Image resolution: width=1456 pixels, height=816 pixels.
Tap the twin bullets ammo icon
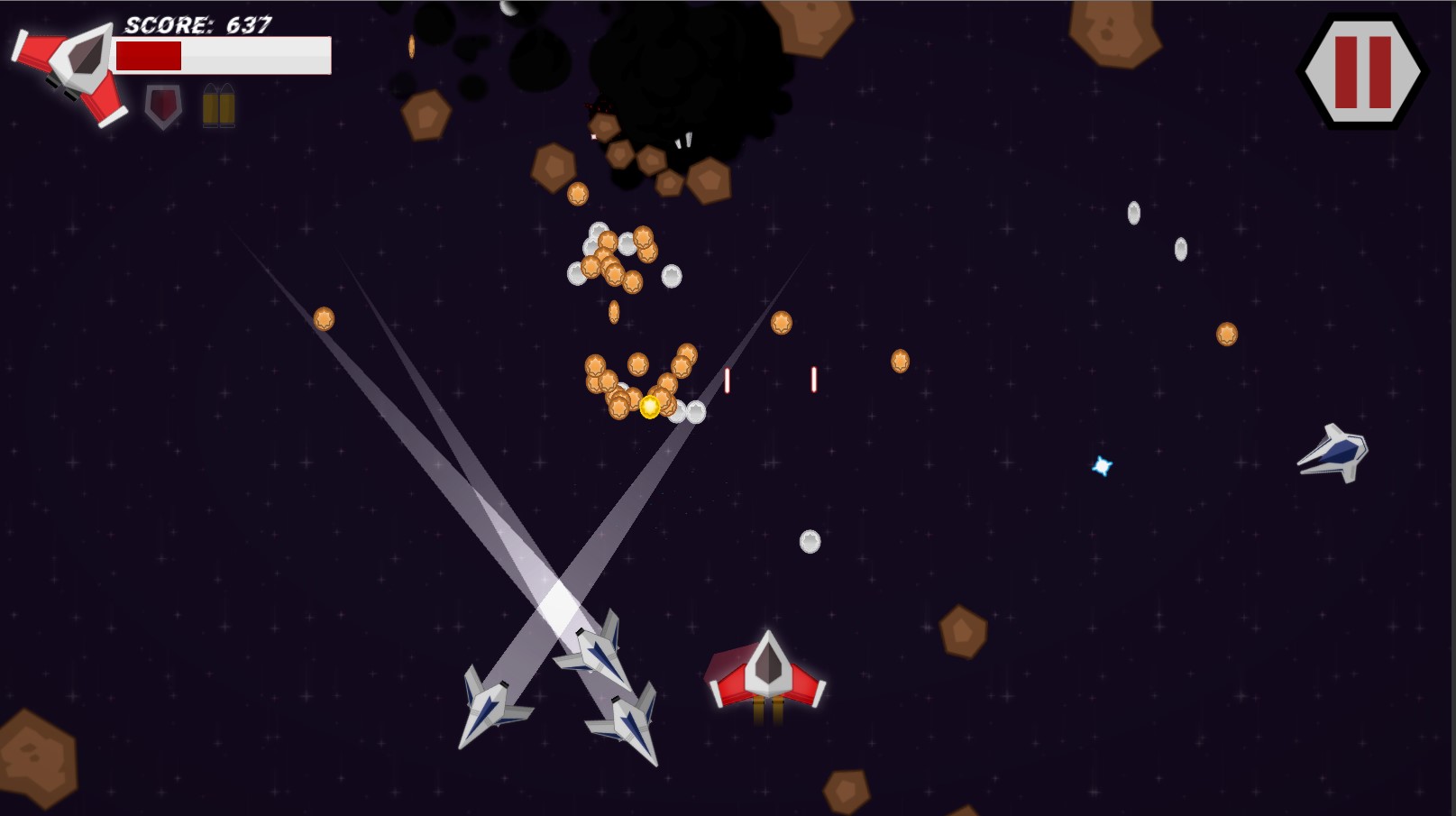(x=218, y=106)
